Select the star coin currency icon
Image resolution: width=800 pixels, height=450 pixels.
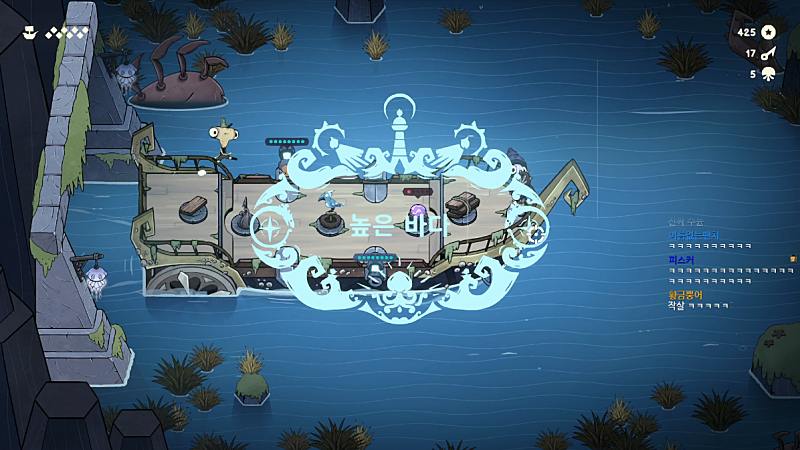[x=768, y=32]
